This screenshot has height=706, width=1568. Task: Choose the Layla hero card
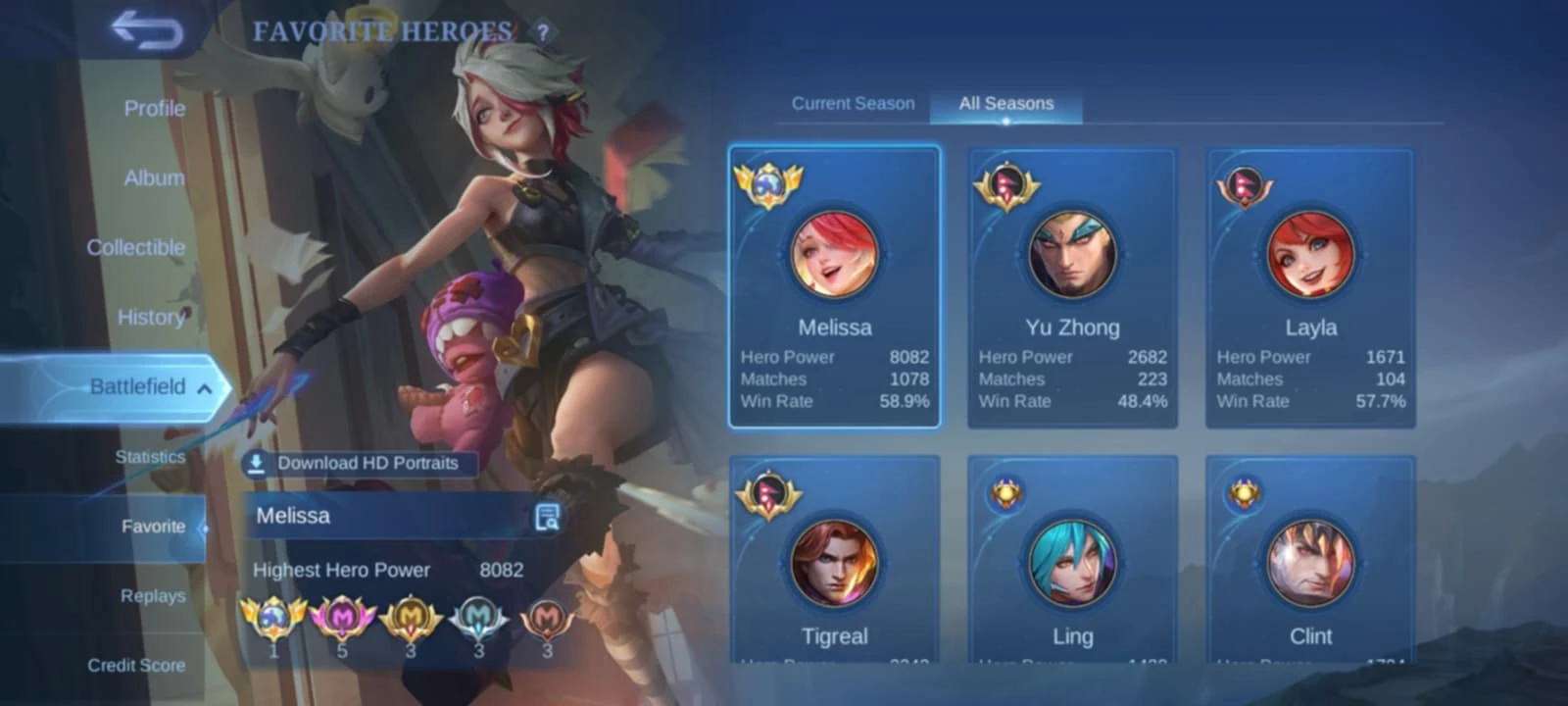point(1310,287)
